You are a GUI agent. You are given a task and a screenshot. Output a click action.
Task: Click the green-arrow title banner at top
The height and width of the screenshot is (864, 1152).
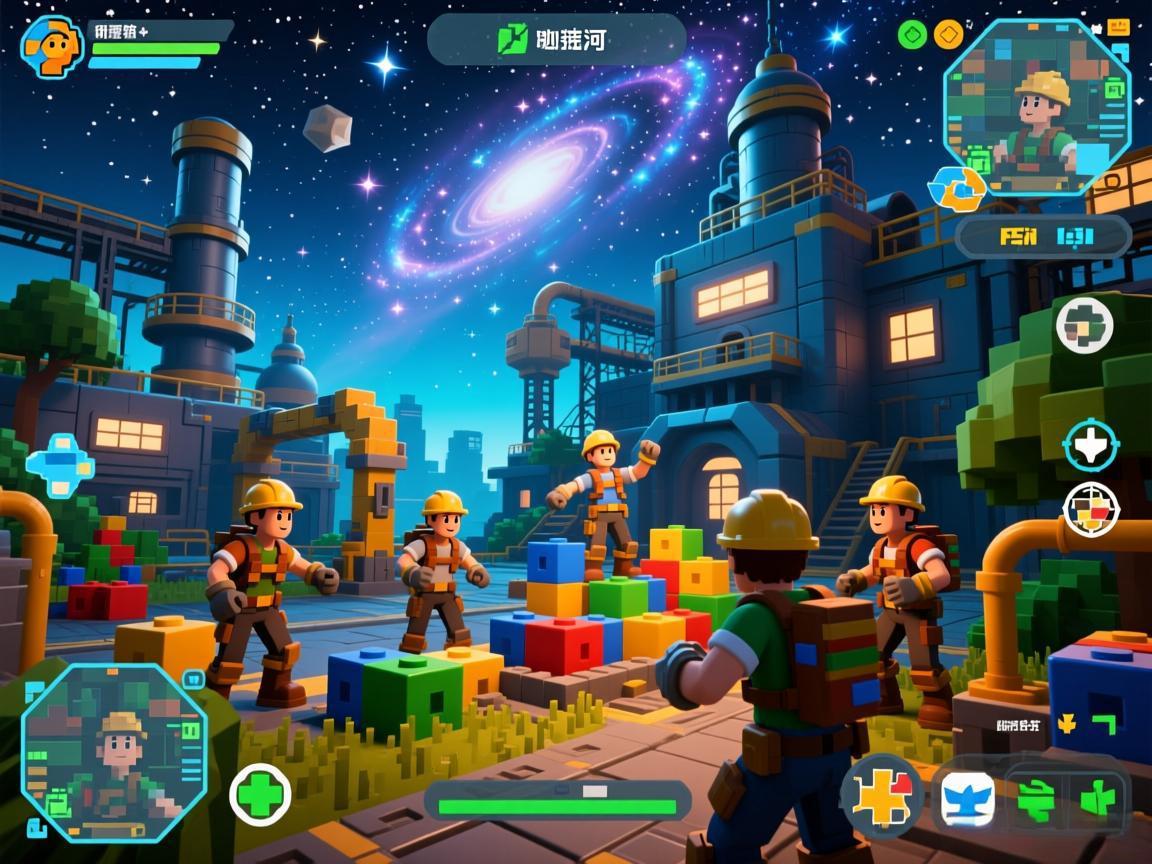pos(556,40)
